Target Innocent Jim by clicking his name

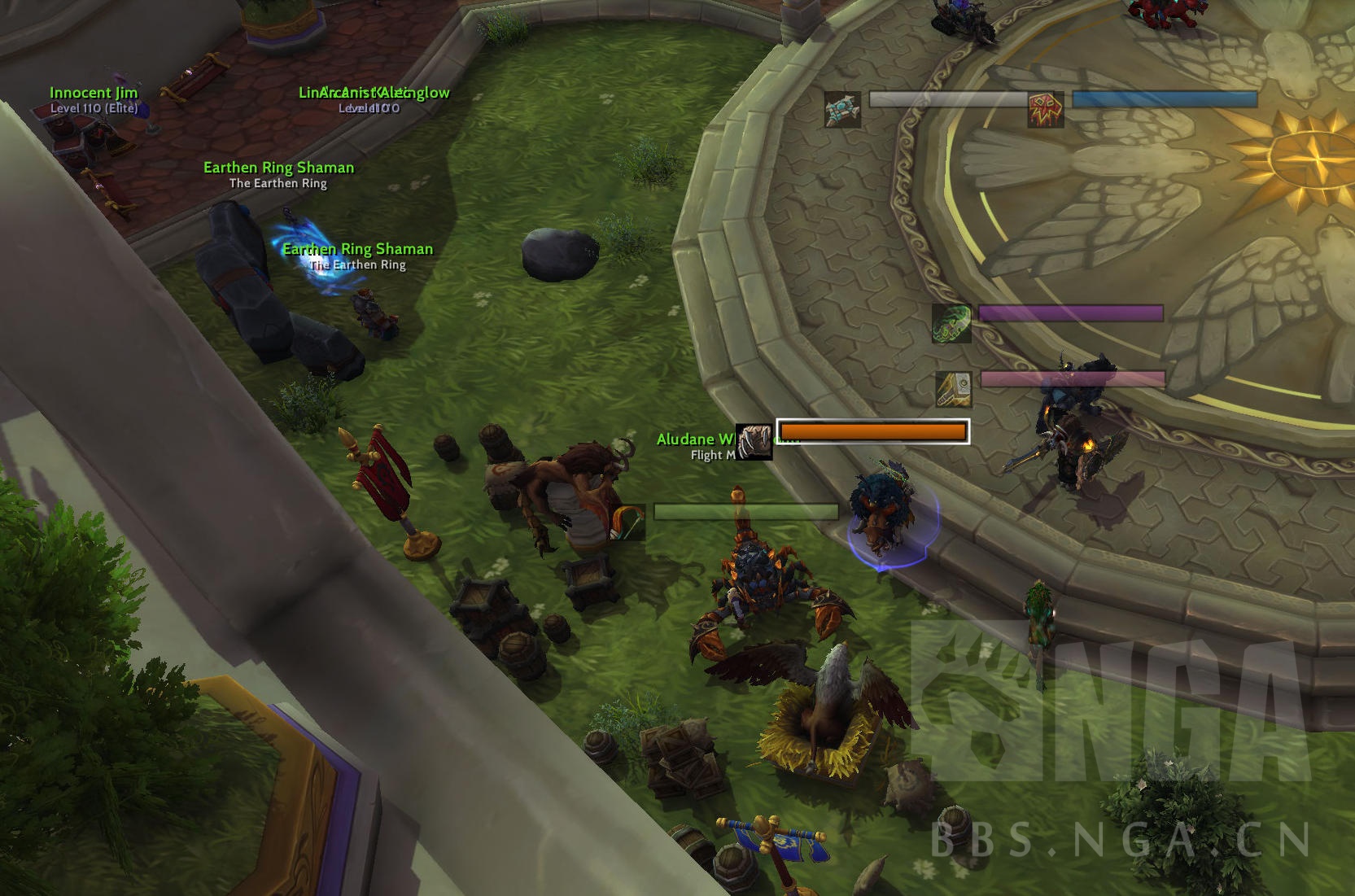[93, 92]
